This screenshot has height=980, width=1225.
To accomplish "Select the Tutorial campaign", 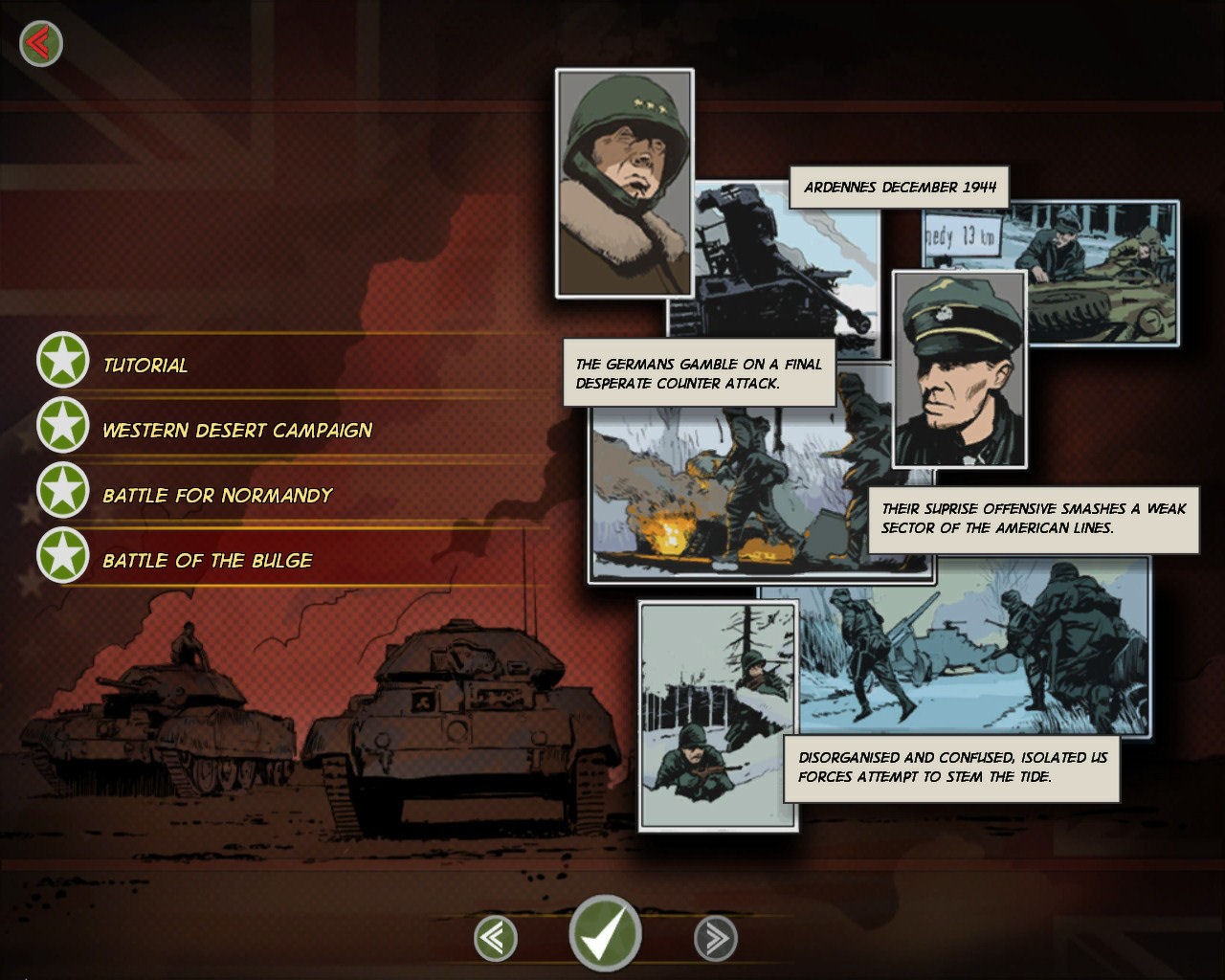I will click(x=144, y=365).
